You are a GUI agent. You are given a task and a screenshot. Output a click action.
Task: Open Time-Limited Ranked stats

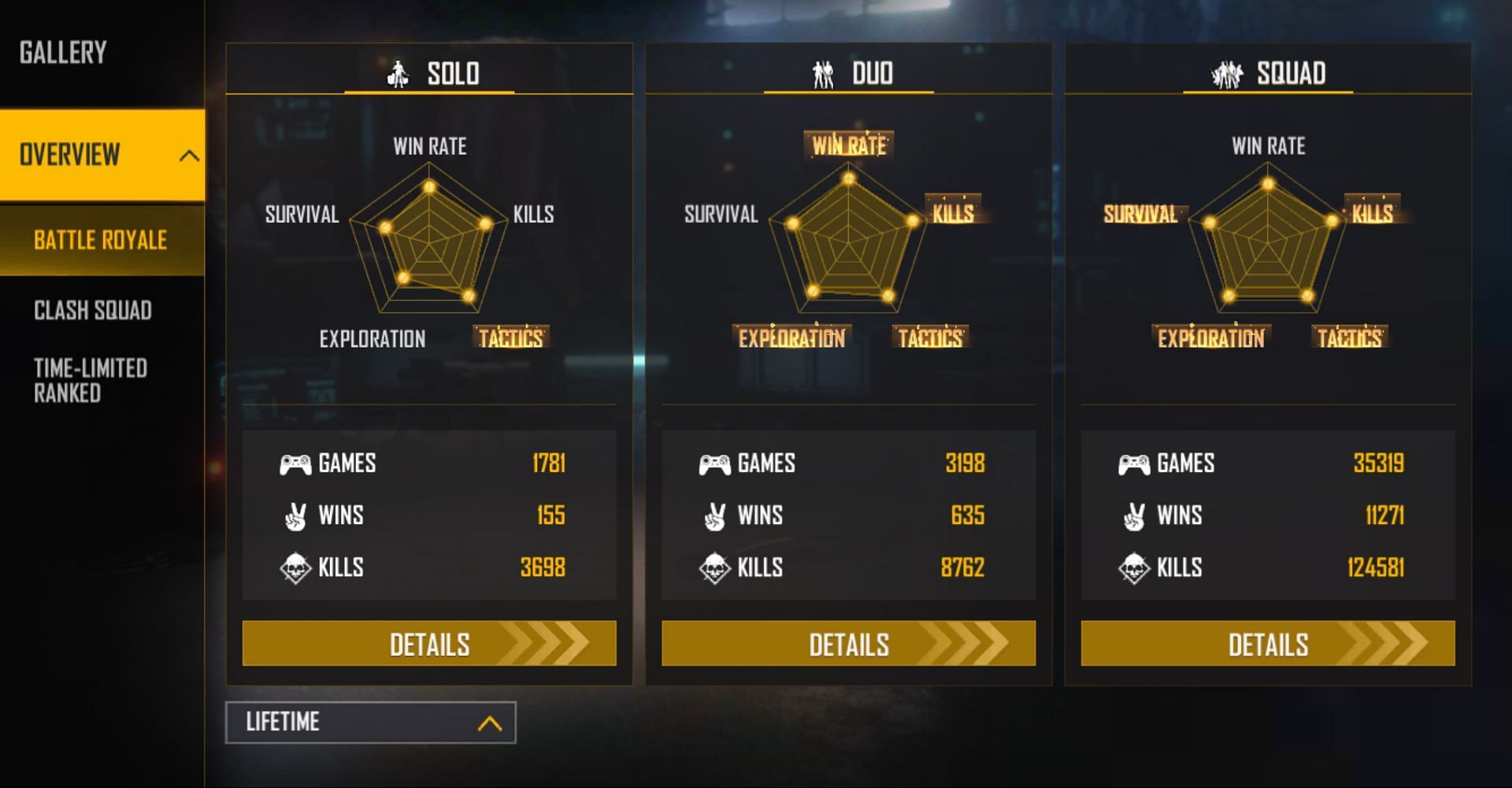(x=91, y=381)
